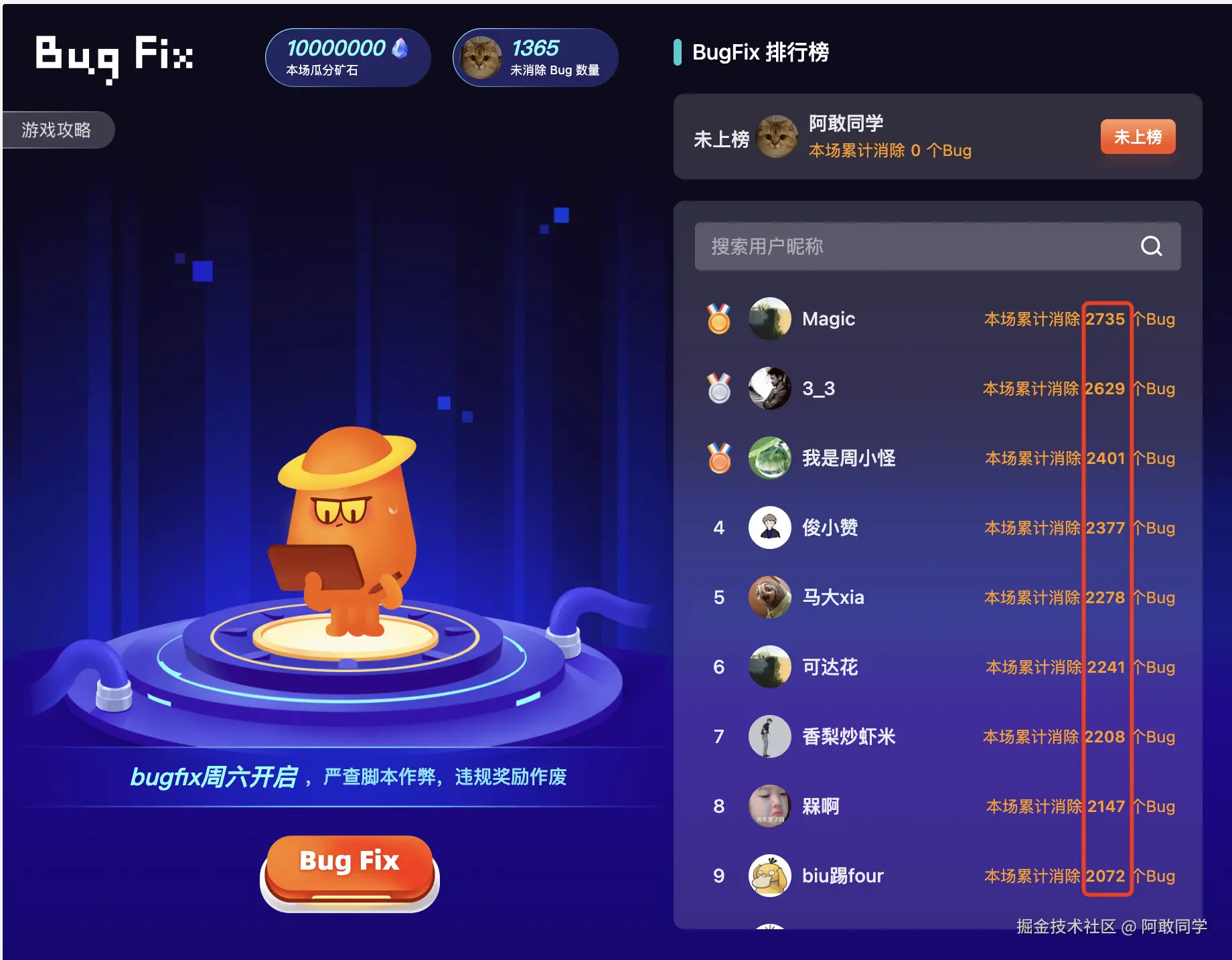The width and height of the screenshot is (1232, 960).
Task: Open Magic's profile avatar
Action: 769,319
